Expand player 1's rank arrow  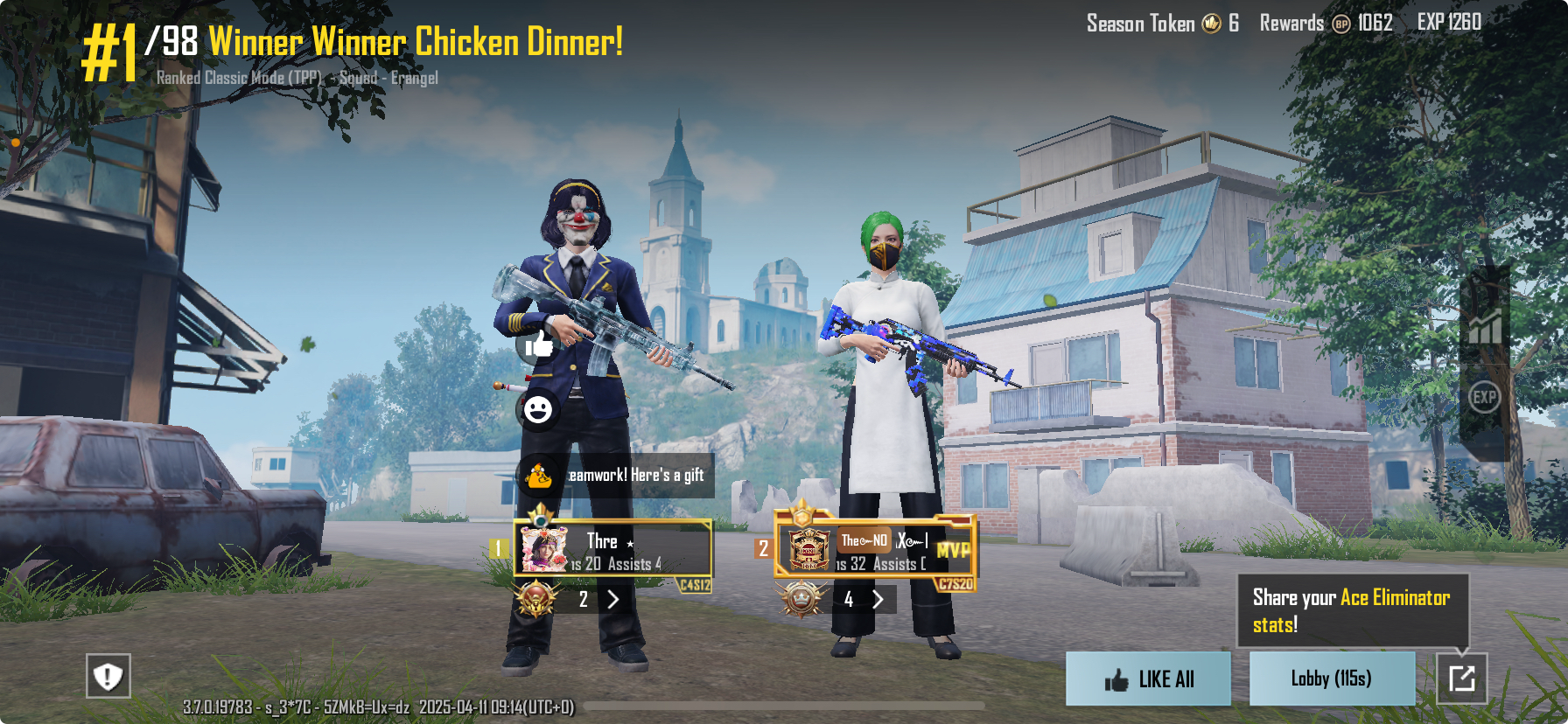[613, 600]
